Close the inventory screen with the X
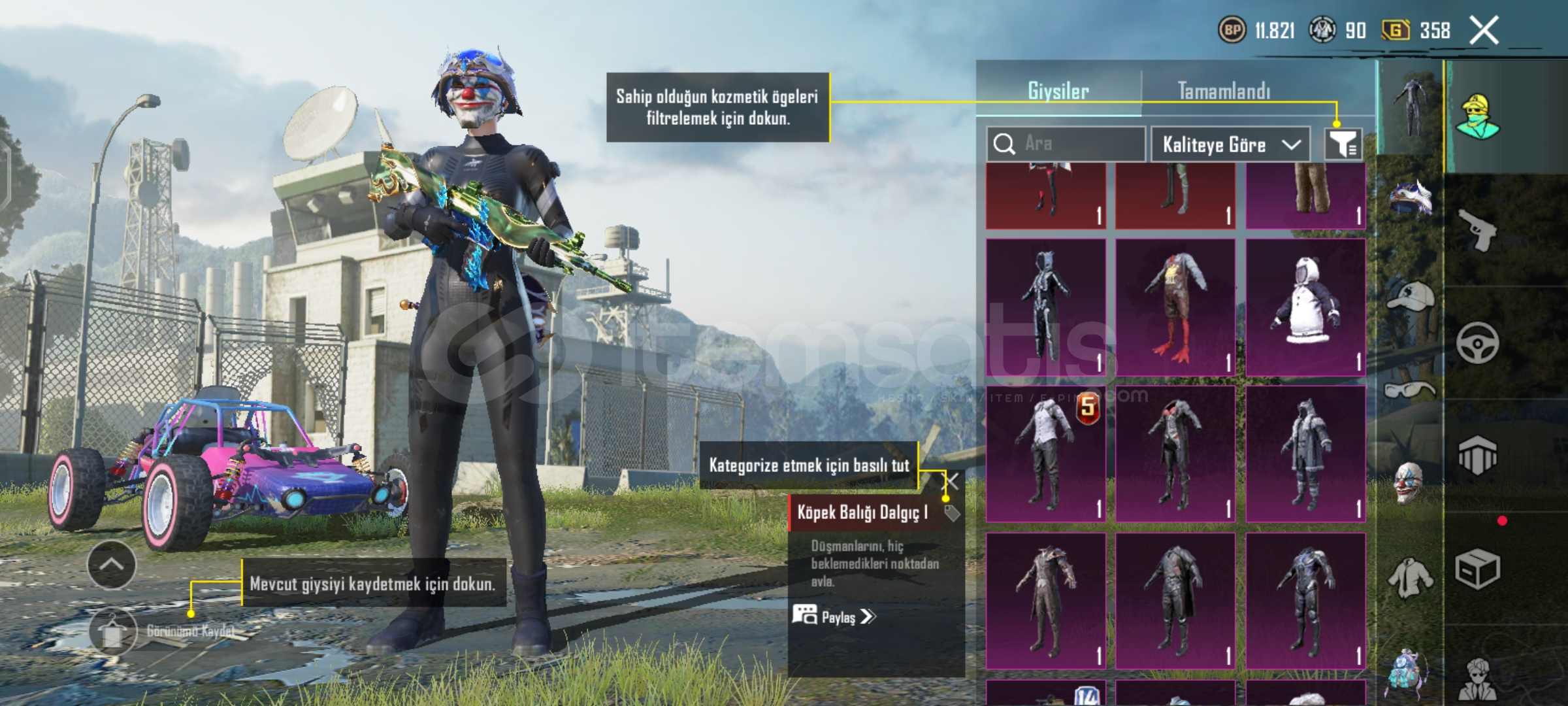 pos(1484,31)
